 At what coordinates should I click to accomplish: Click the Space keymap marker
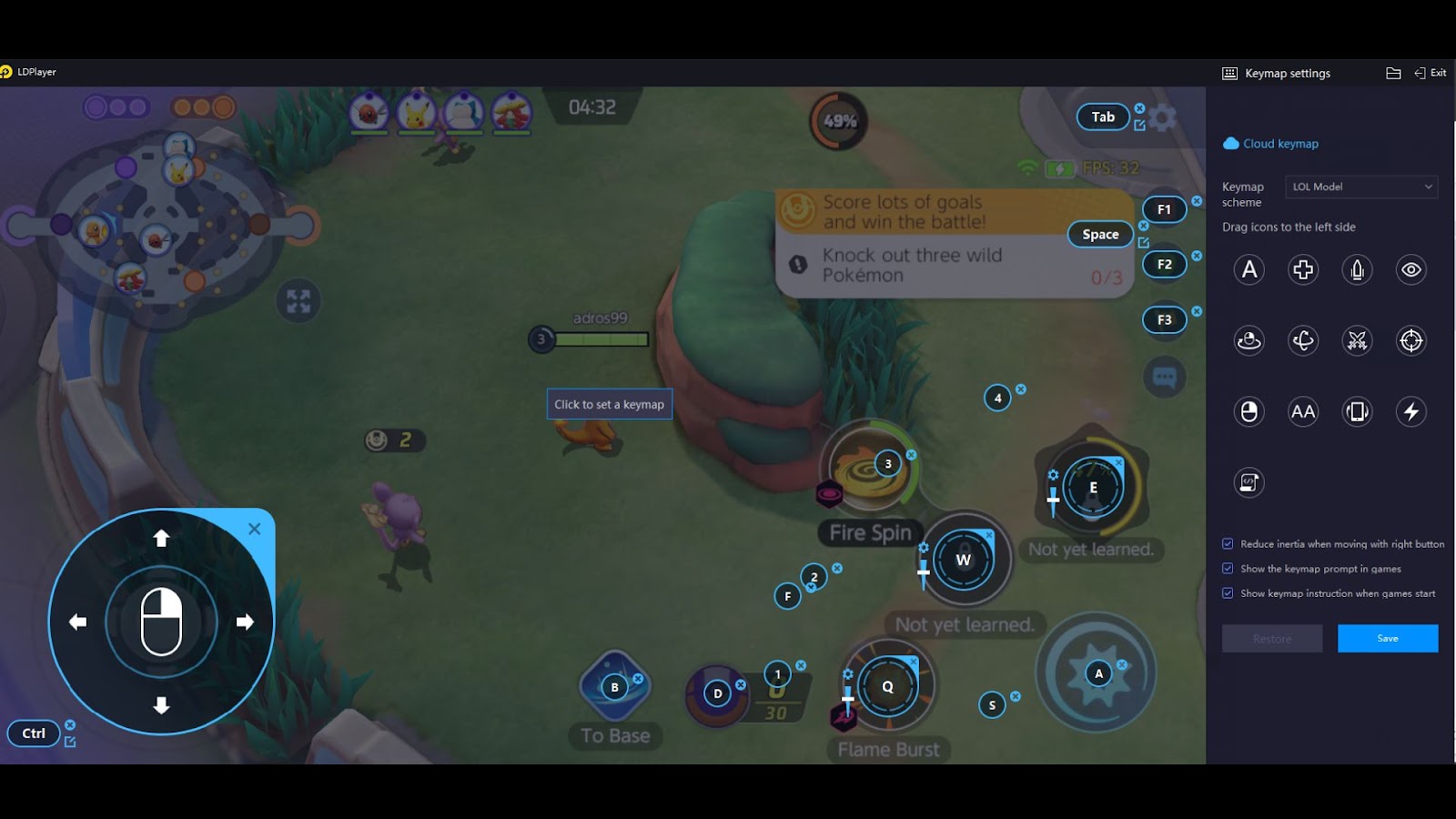1100,234
